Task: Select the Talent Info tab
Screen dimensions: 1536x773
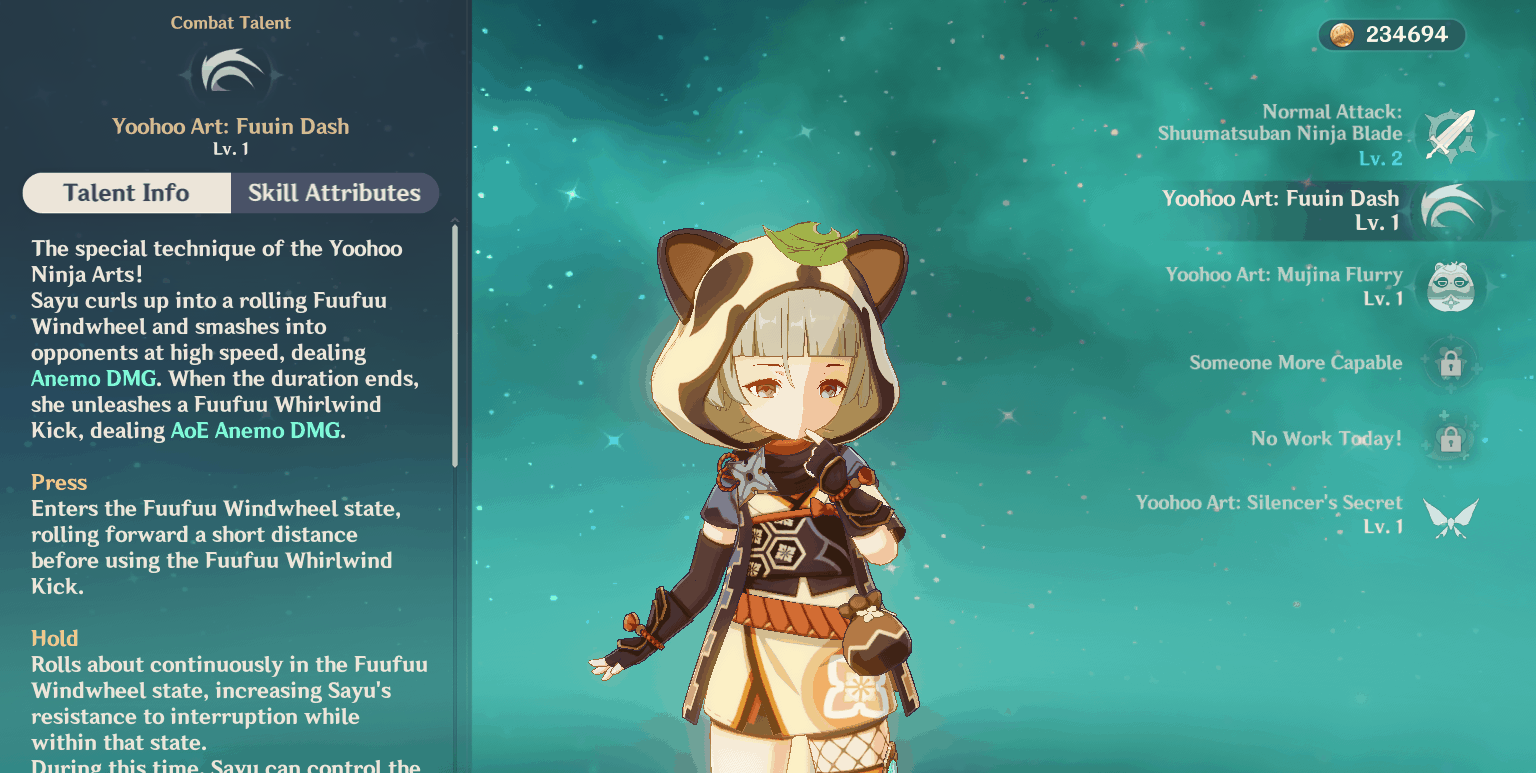Action: point(126,193)
